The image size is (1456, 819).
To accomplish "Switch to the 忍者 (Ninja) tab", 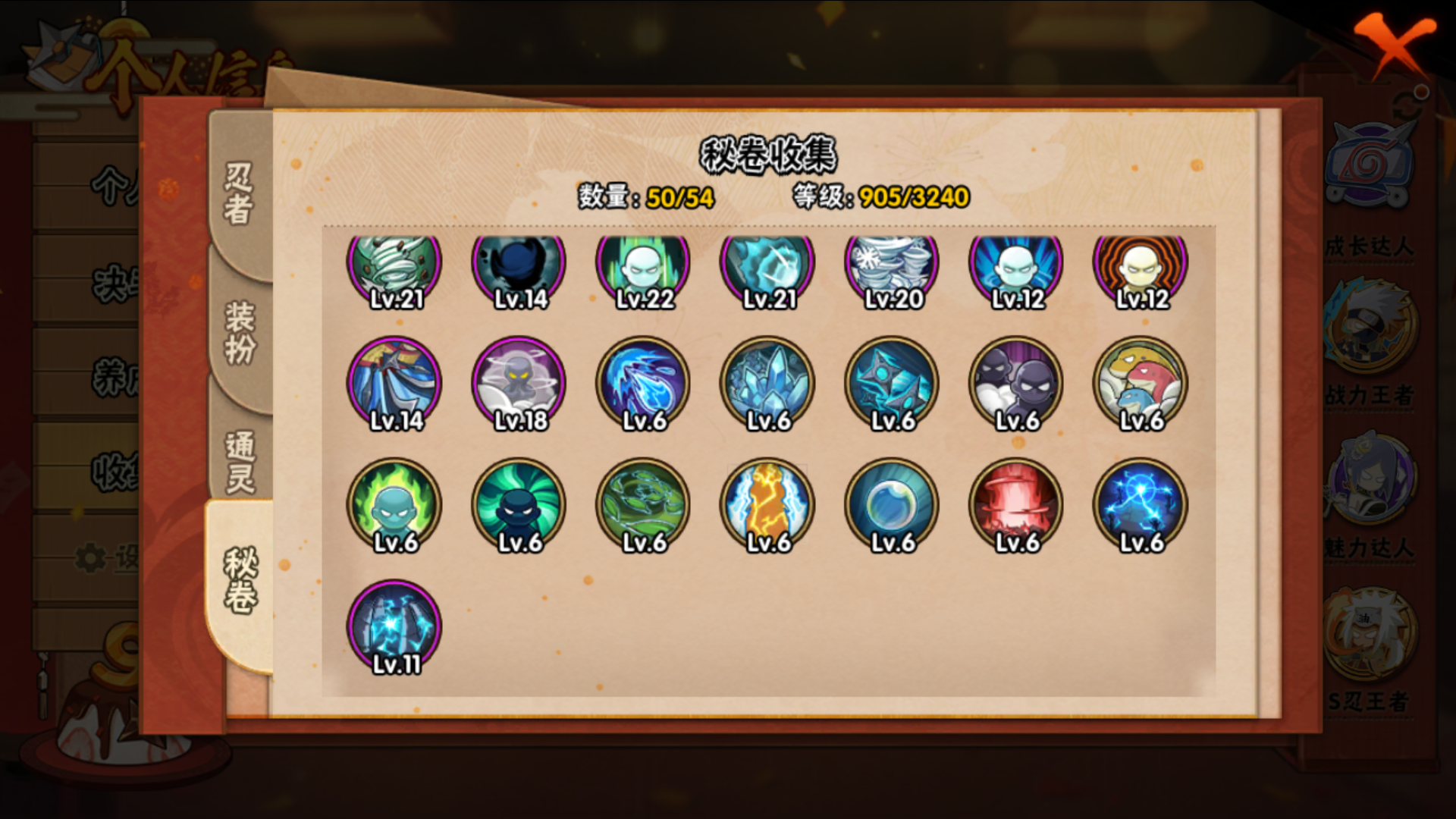I will pyautogui.click(x=238, y=193).
